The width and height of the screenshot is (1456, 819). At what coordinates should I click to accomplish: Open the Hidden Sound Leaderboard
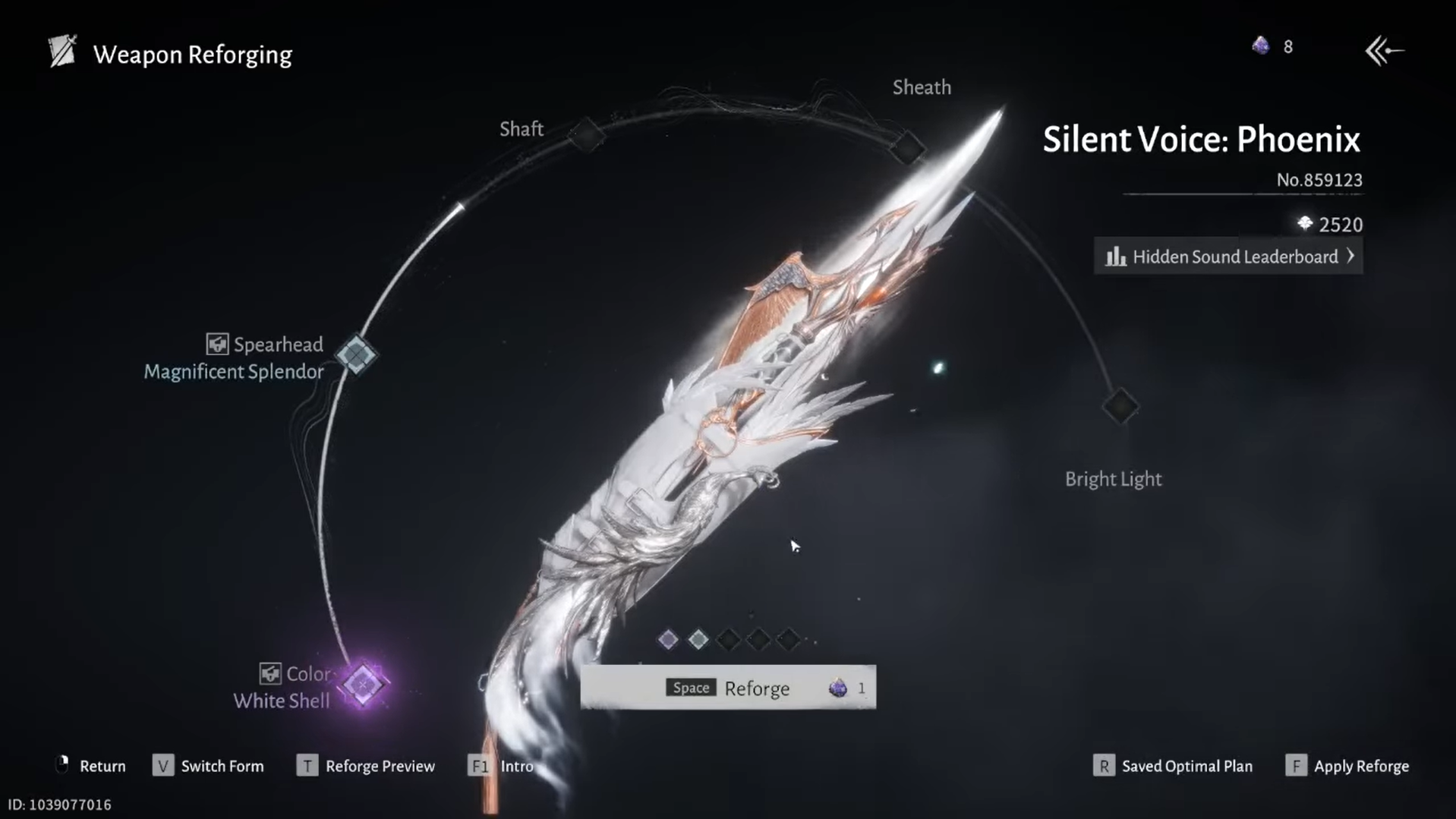point(1228,257)
